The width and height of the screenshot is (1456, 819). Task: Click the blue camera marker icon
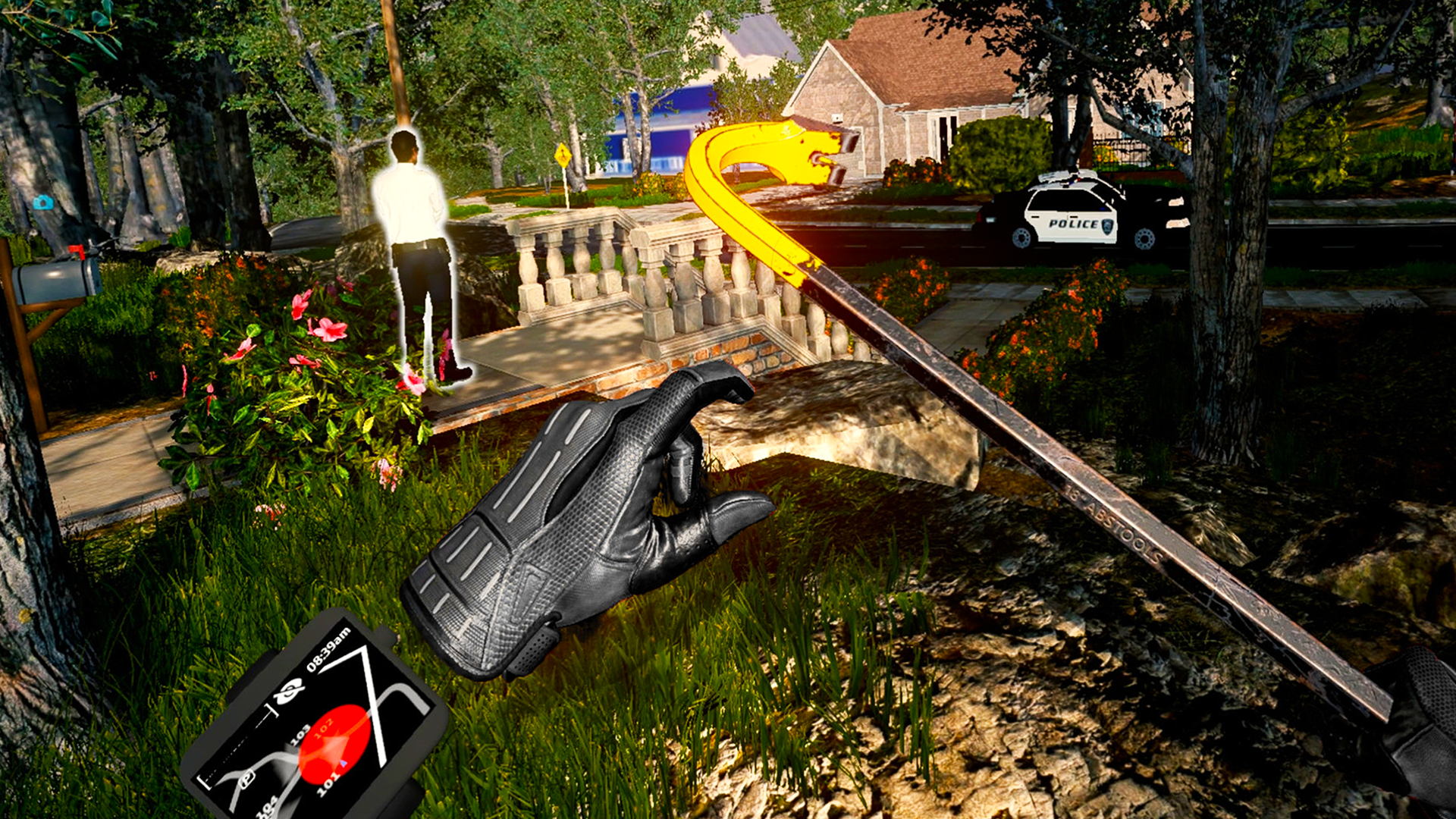pyautogui.click(x=43, y=202)
